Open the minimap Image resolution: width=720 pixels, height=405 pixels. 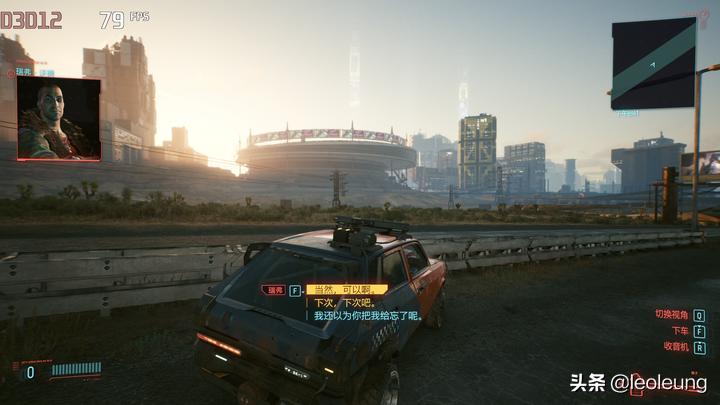coord(653,63)
